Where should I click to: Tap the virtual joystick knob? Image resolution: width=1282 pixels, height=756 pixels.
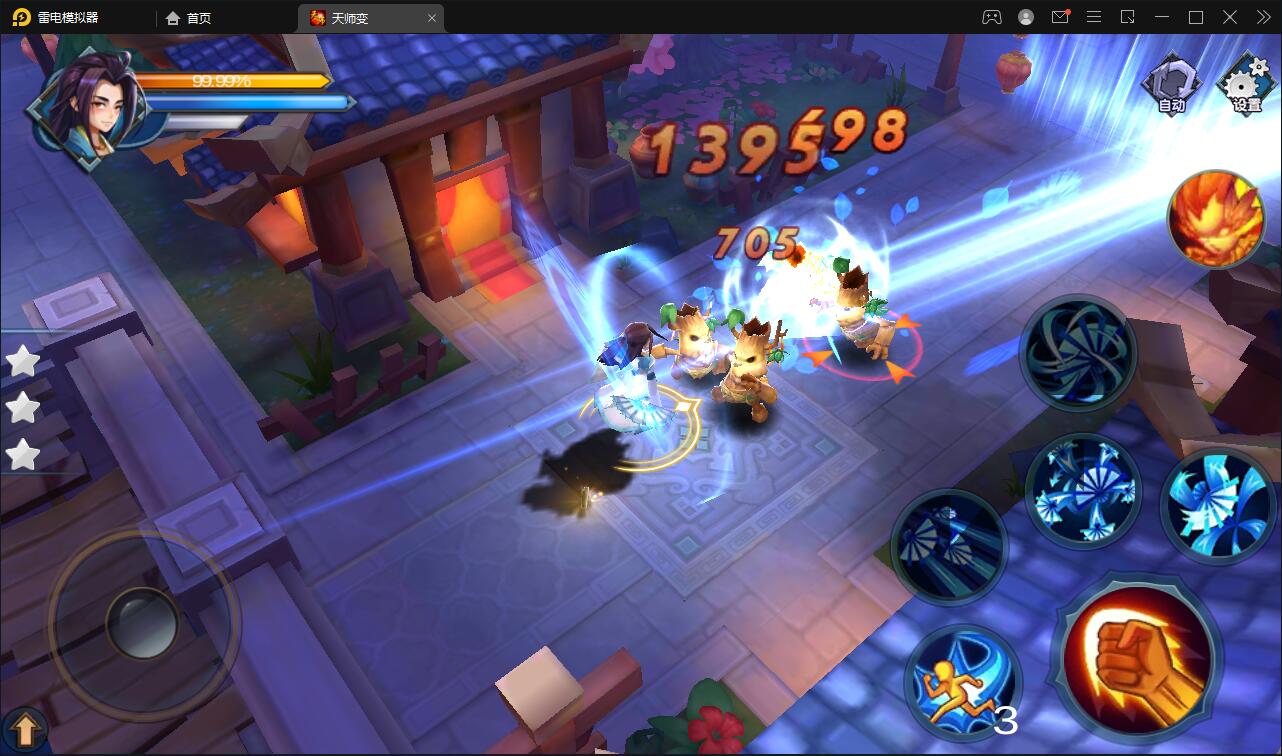(142, 622)
